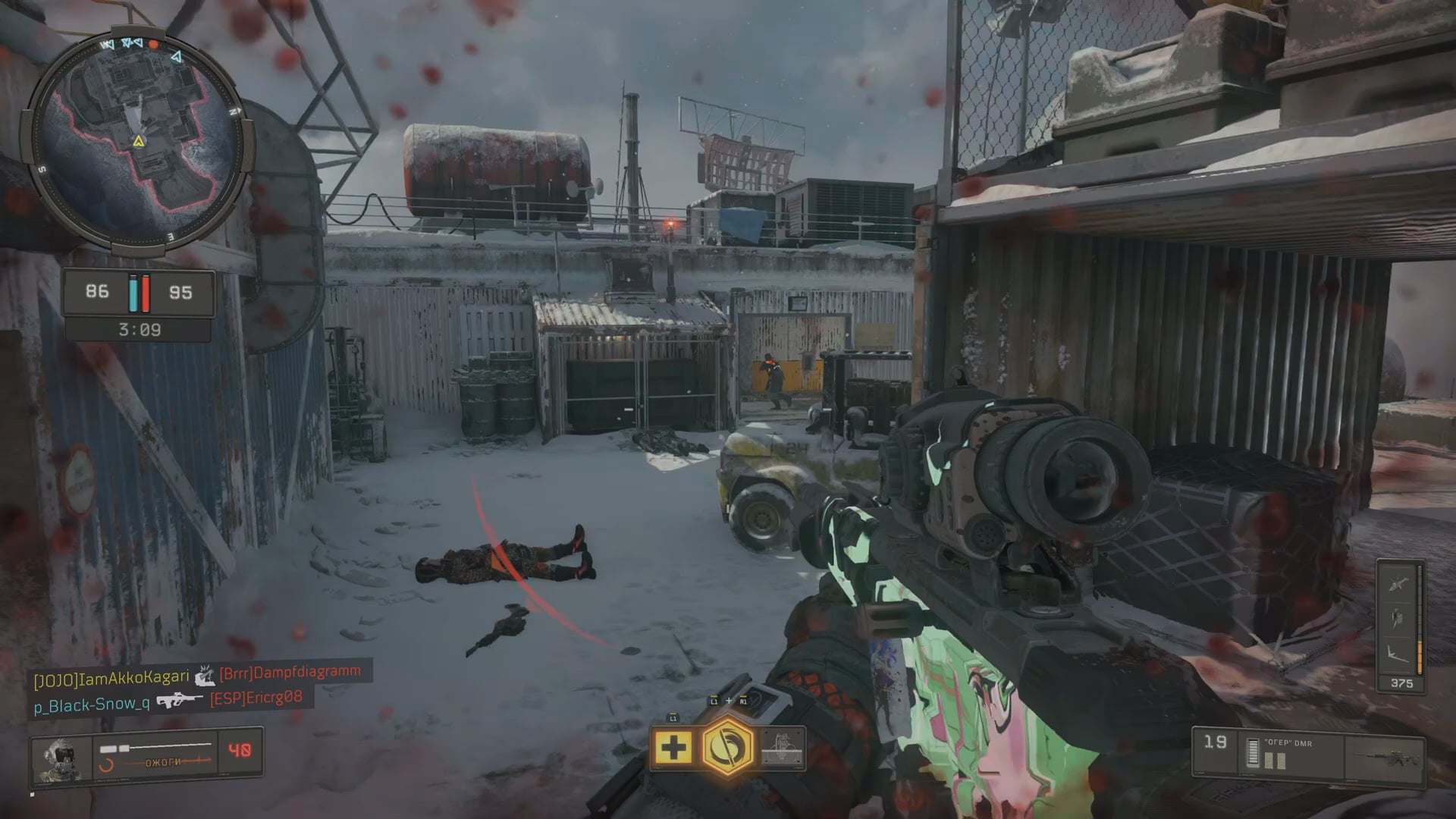Click the specialist helmet portrait
The image size is (1456, 819).
pyautogui.click(x=61, y=757)
